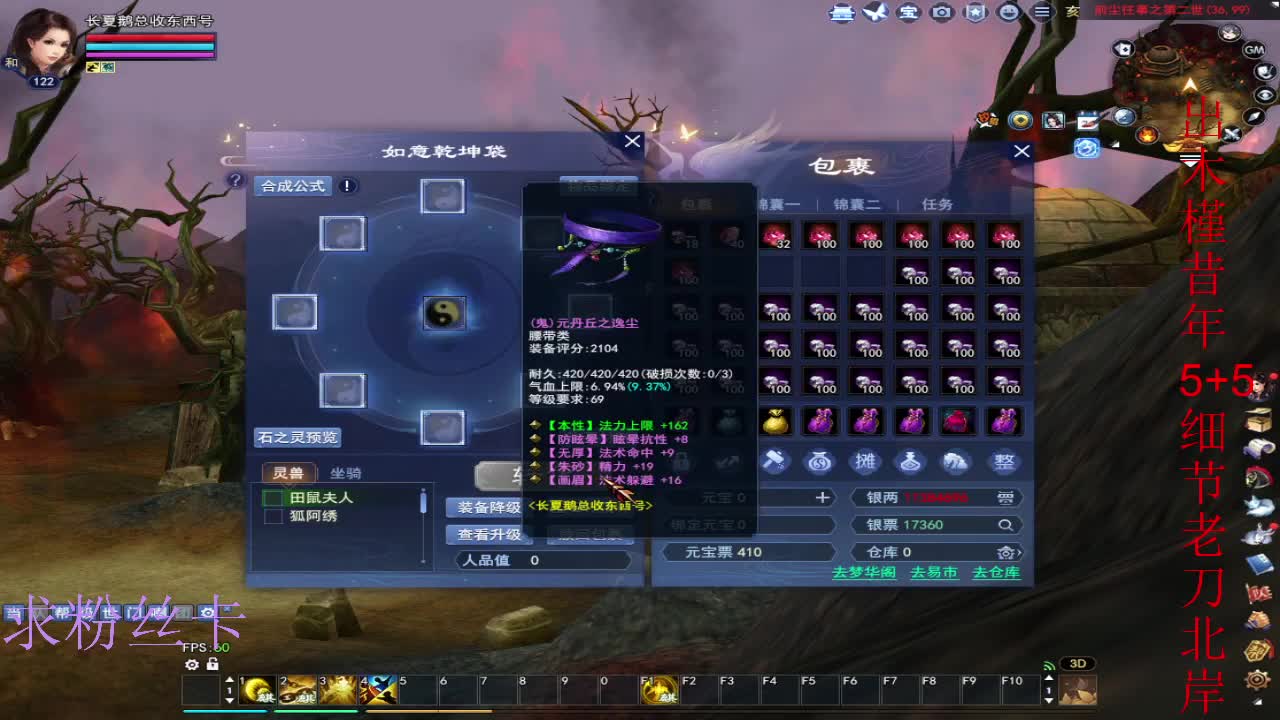1280x720 pixels.
Task: Click the camera screenshot icon in top toolbar
Action: pos(940,12)
